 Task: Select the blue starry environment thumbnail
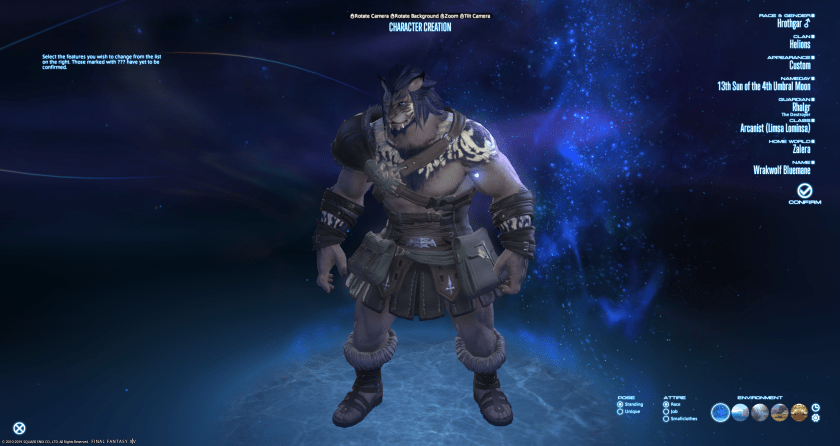720,412
